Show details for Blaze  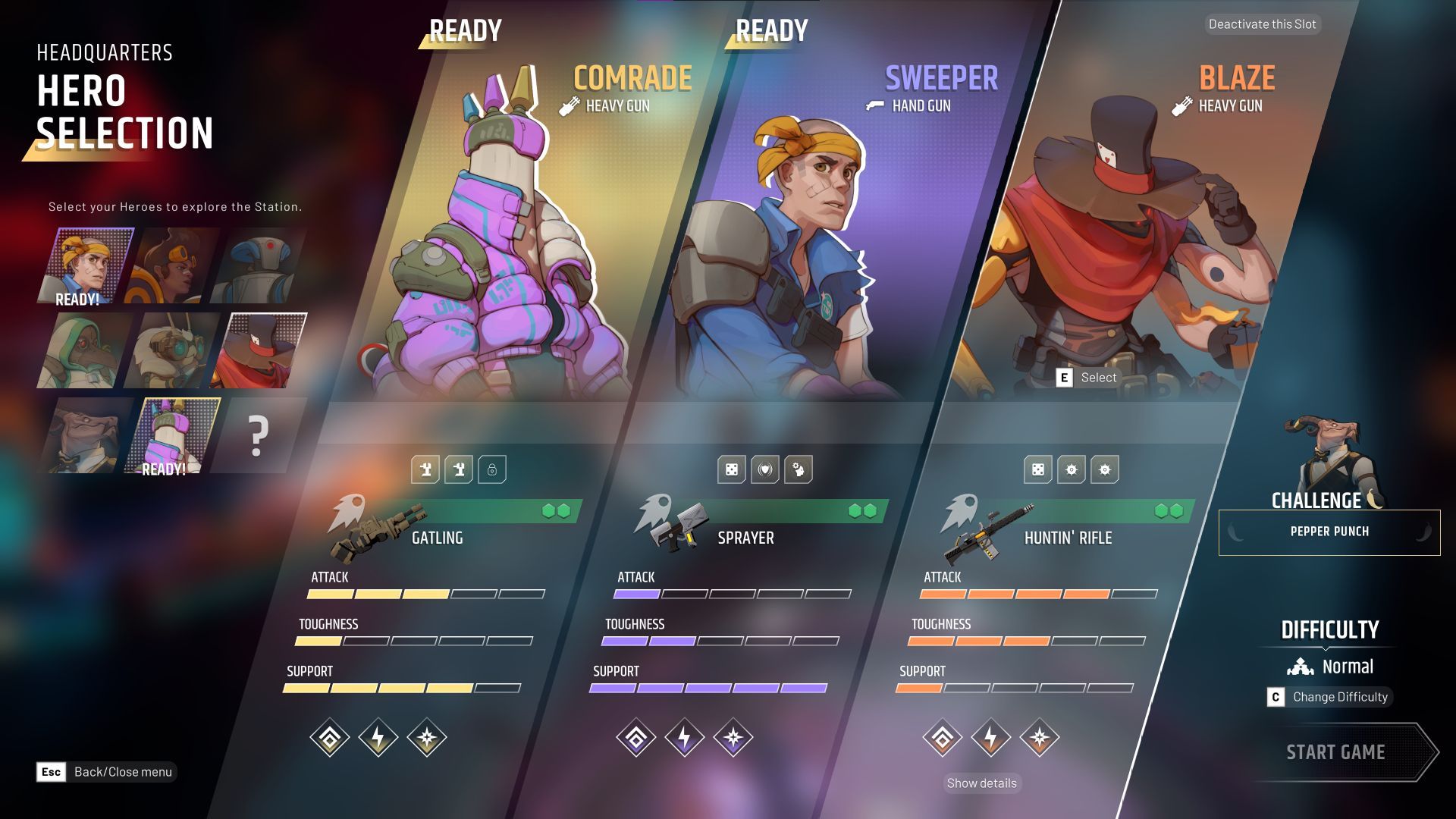[x=981, y=783]
